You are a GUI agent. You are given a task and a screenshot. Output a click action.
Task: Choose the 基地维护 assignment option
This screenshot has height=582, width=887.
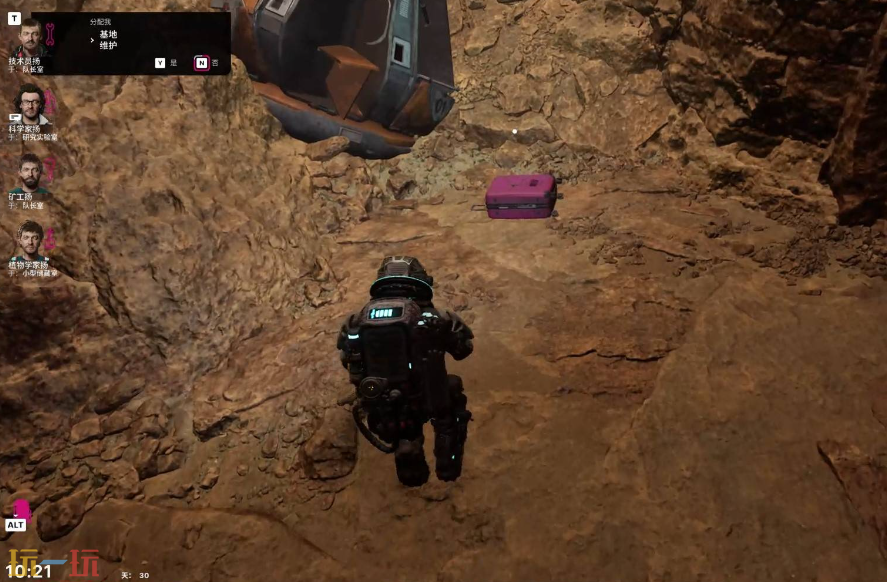[108, 40]
